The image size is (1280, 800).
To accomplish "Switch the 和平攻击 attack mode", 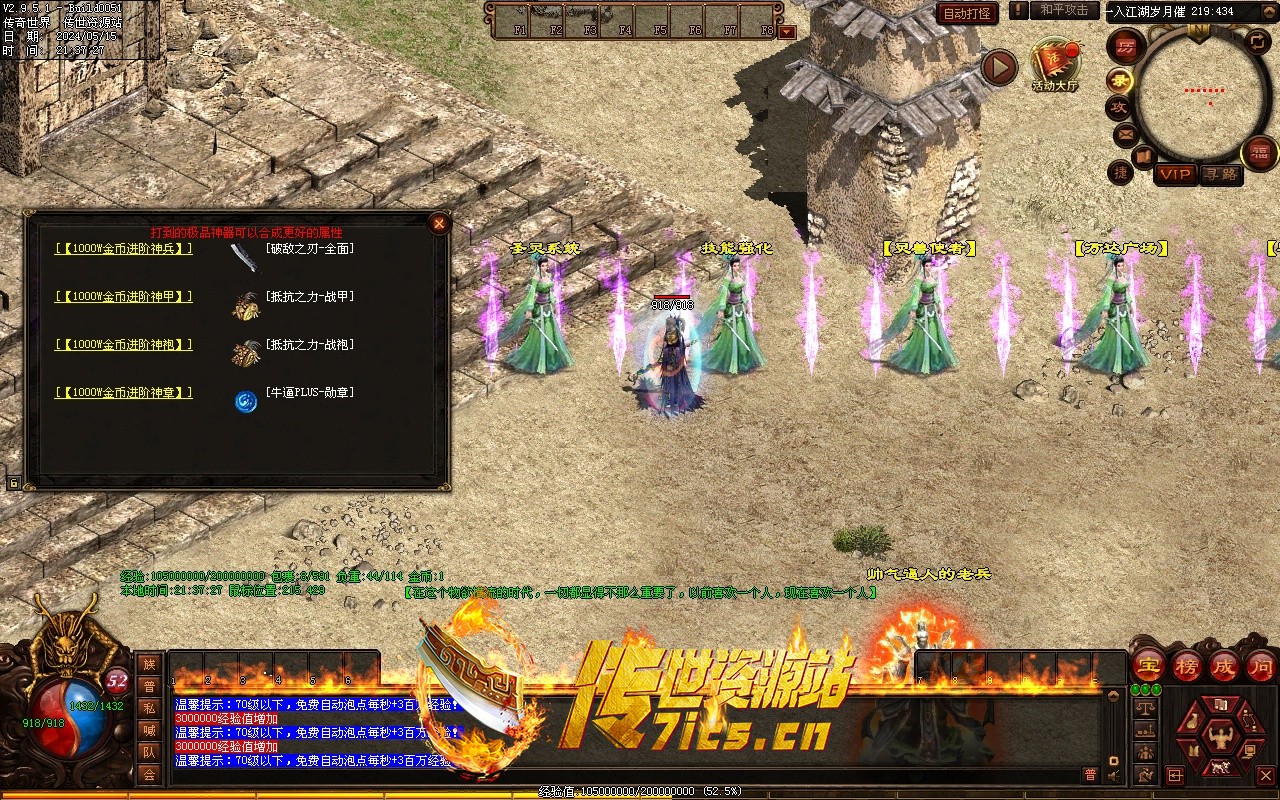I will (1064, 10).
